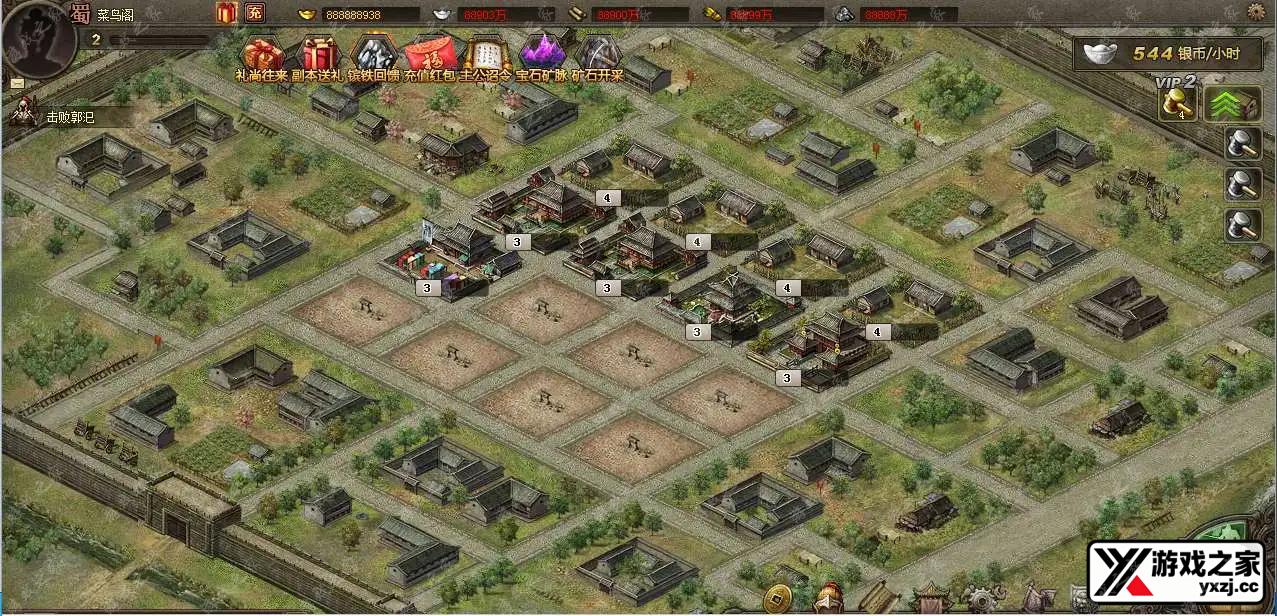Screen dimensions: 1277x616
Task: Open the 礼尚往来 gift event
Action: pyautogui.click(x=262, y=53)
